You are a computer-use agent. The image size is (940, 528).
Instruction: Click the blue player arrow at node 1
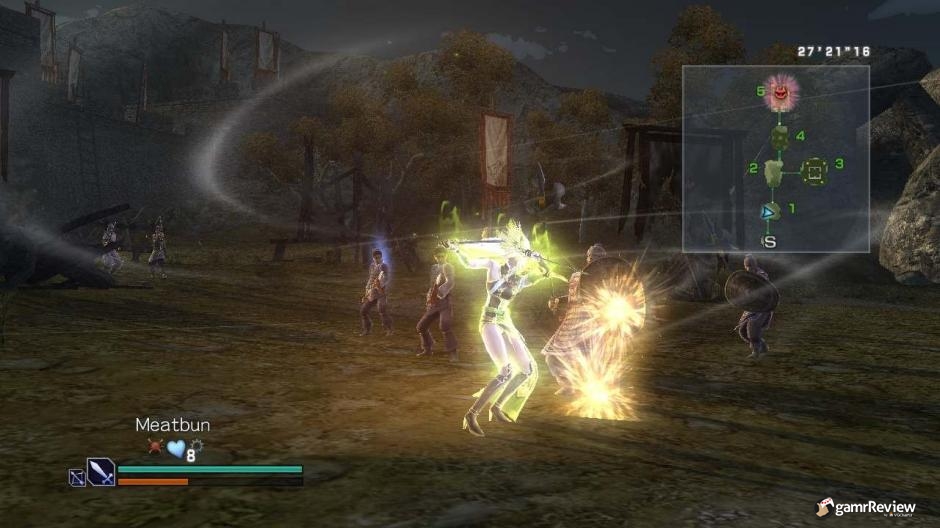click(x=769, y=211)
